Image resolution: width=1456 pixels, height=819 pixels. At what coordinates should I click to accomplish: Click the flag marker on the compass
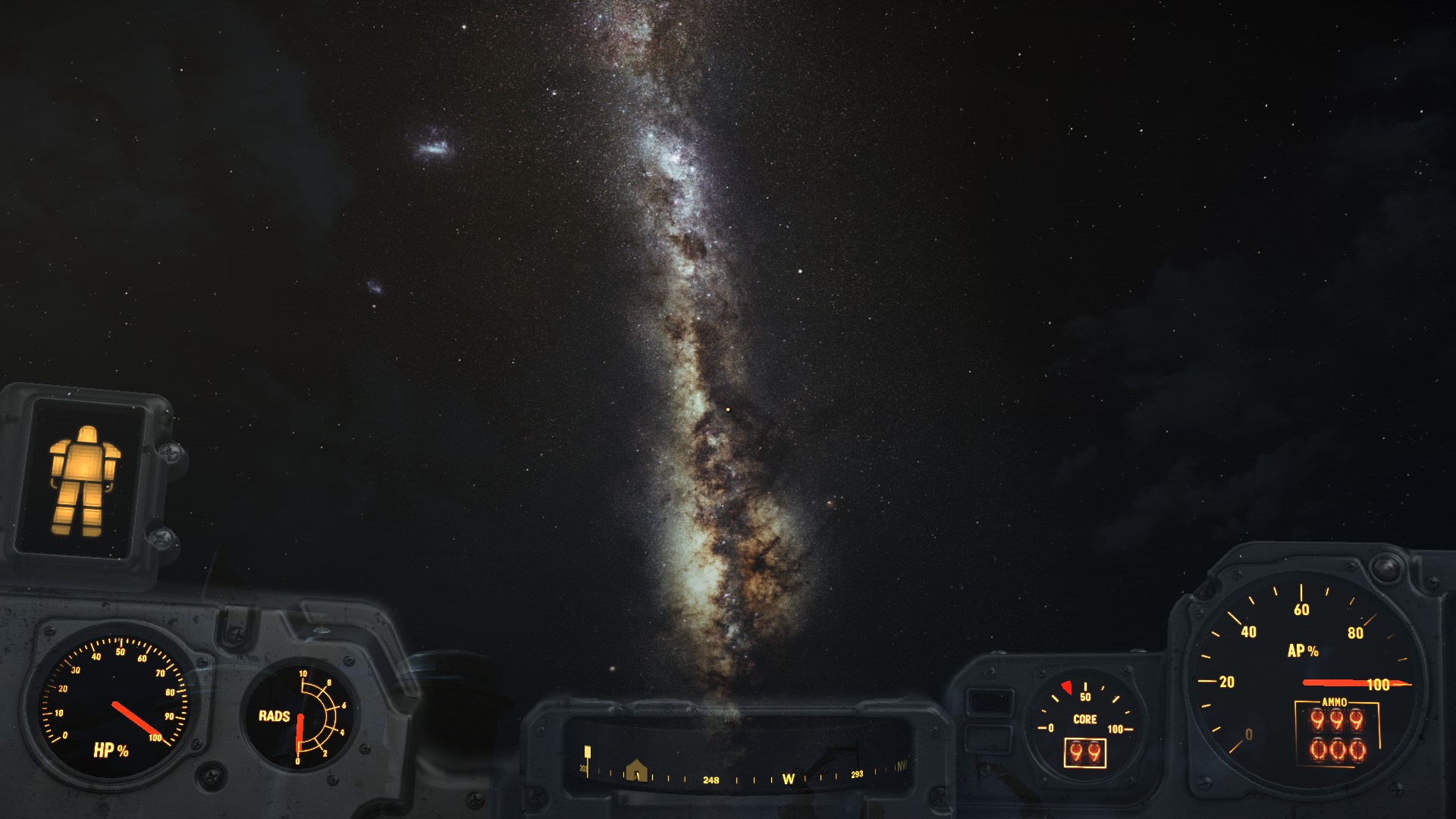coord(588,753)
